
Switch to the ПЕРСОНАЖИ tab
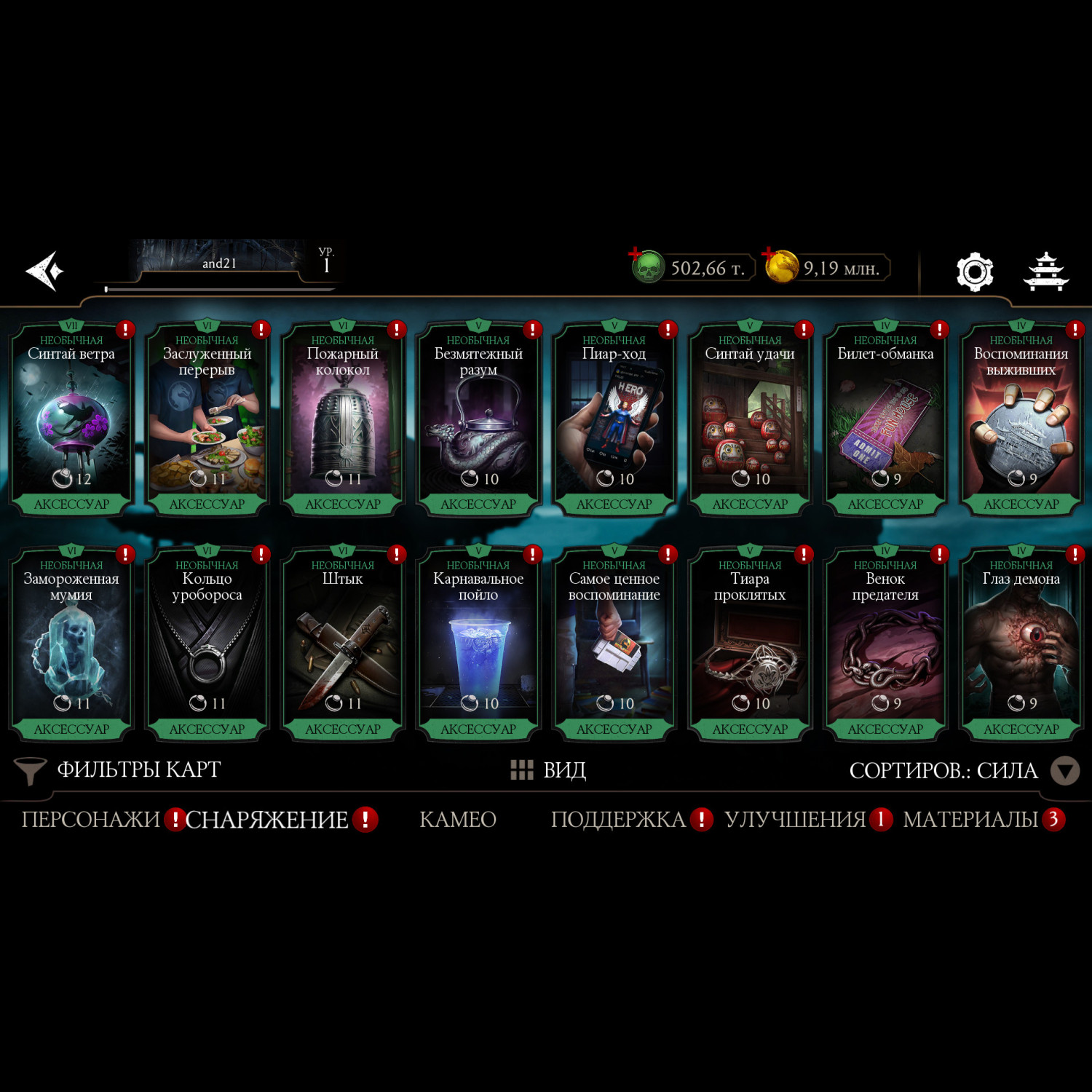coord(91,820)
